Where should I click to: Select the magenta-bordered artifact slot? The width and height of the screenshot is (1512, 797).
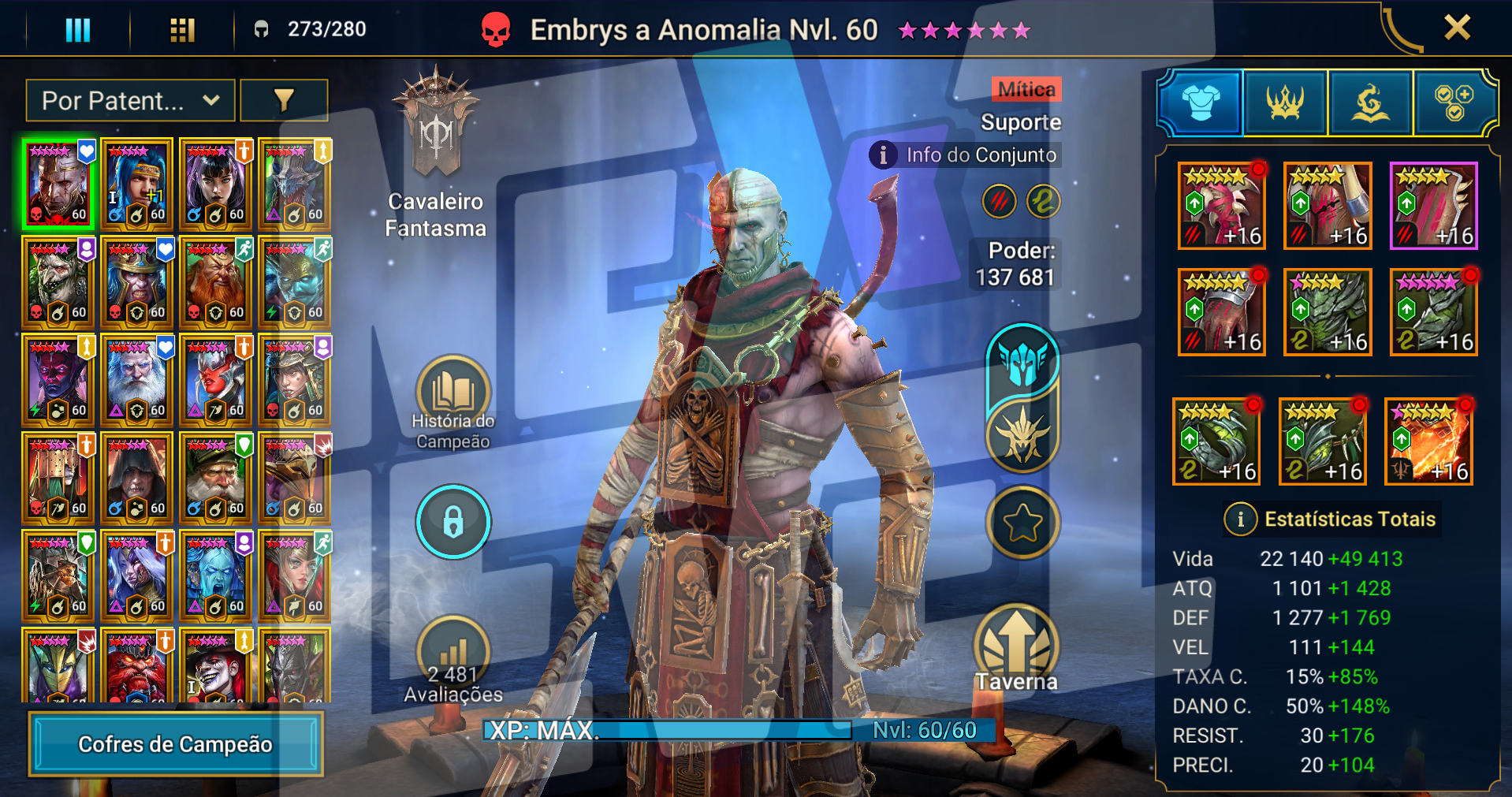pos(1433,206)
